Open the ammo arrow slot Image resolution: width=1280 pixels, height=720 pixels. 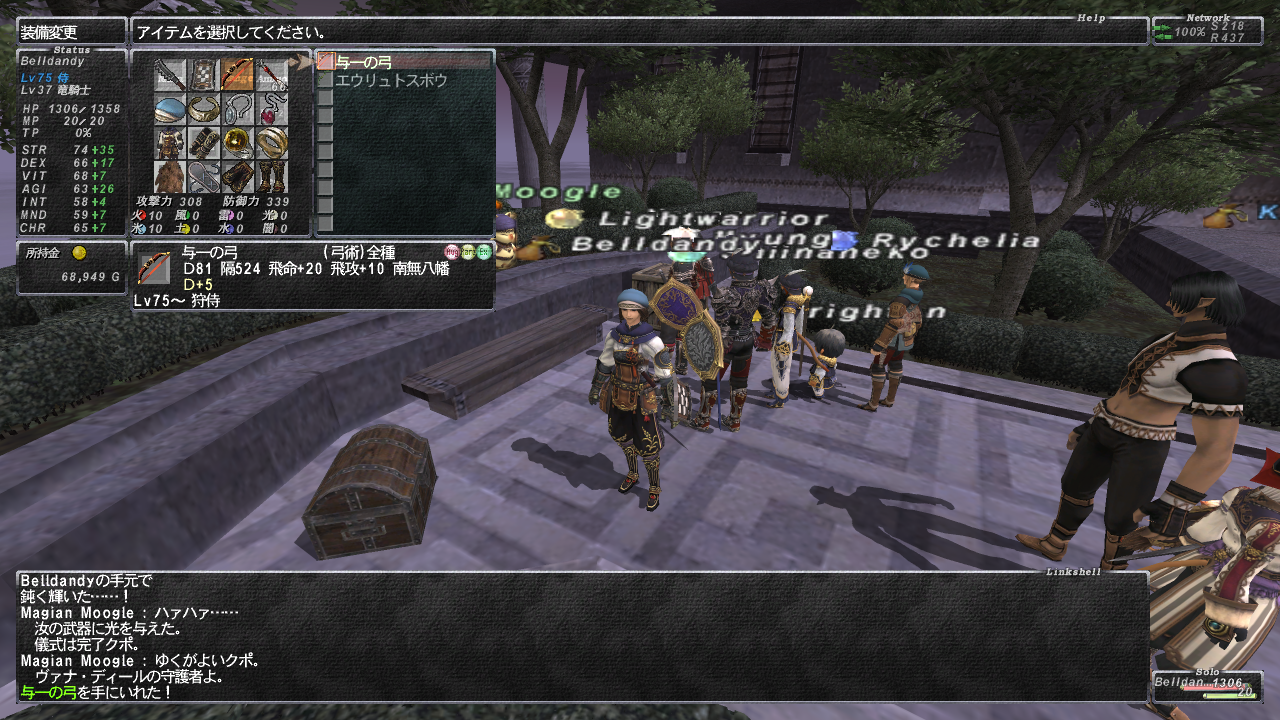click(272, 76)
